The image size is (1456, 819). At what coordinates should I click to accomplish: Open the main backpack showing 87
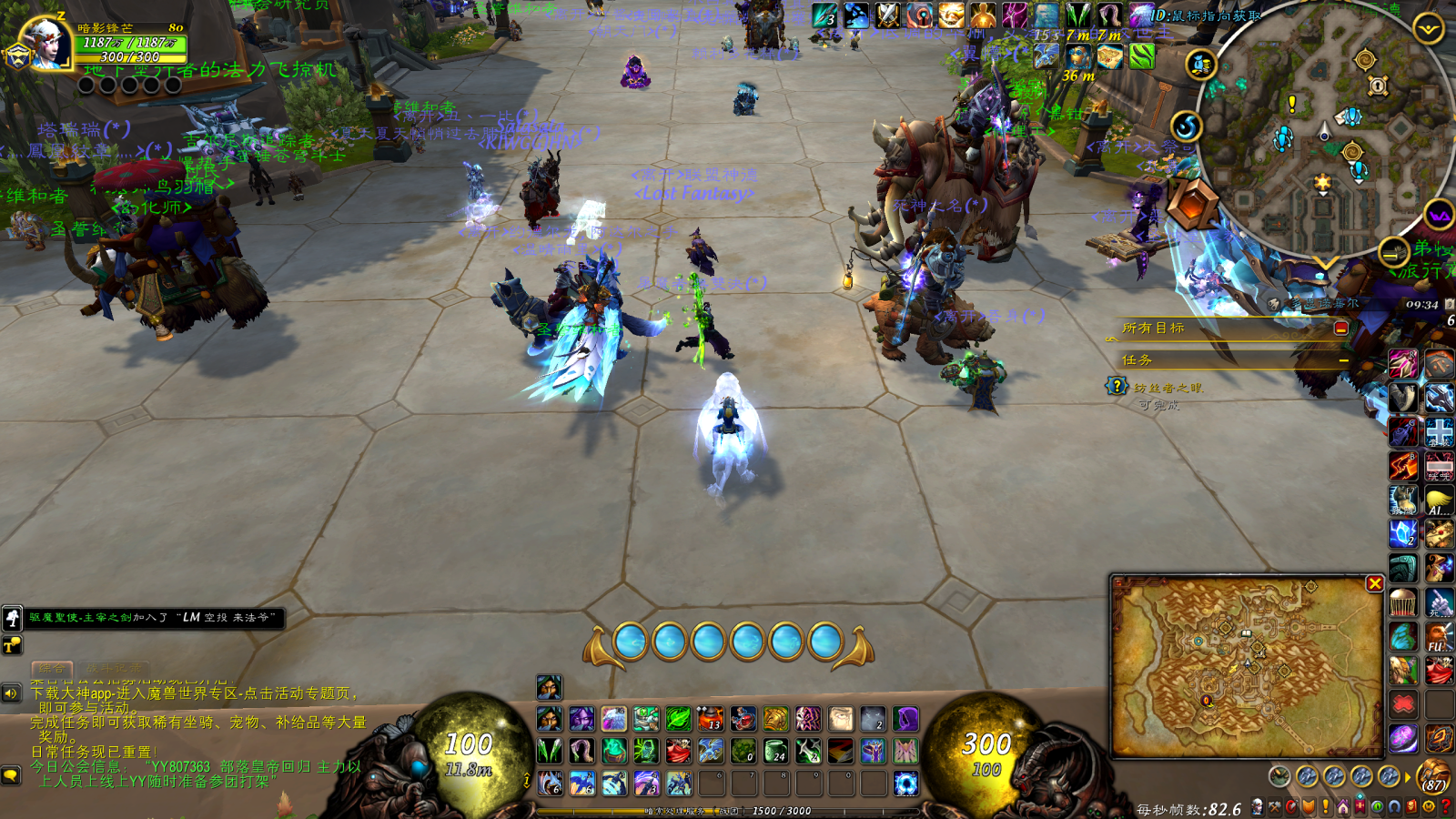point(1433,776)
